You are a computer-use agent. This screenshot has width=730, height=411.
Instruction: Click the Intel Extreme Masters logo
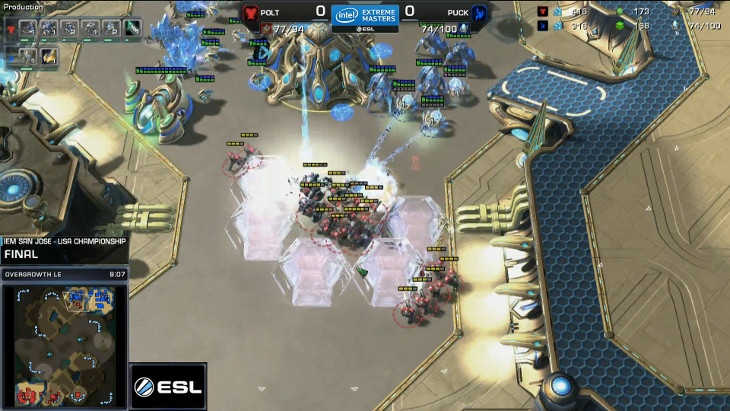coord(365,16)
